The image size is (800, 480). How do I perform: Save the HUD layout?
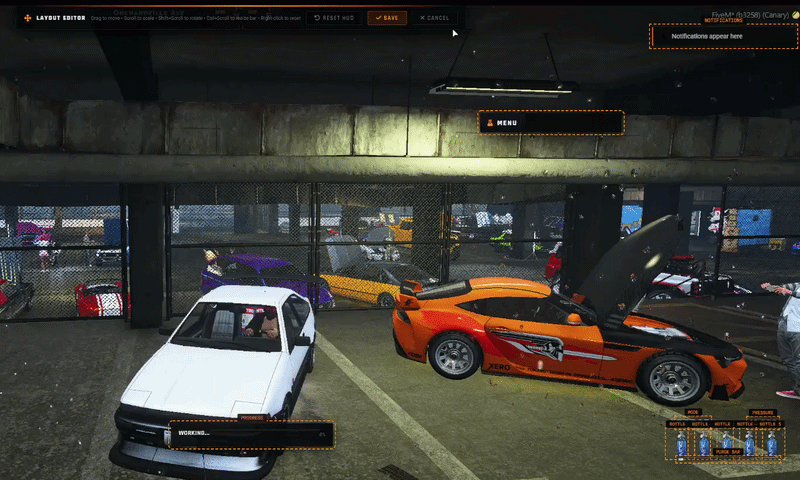point(387,18)
